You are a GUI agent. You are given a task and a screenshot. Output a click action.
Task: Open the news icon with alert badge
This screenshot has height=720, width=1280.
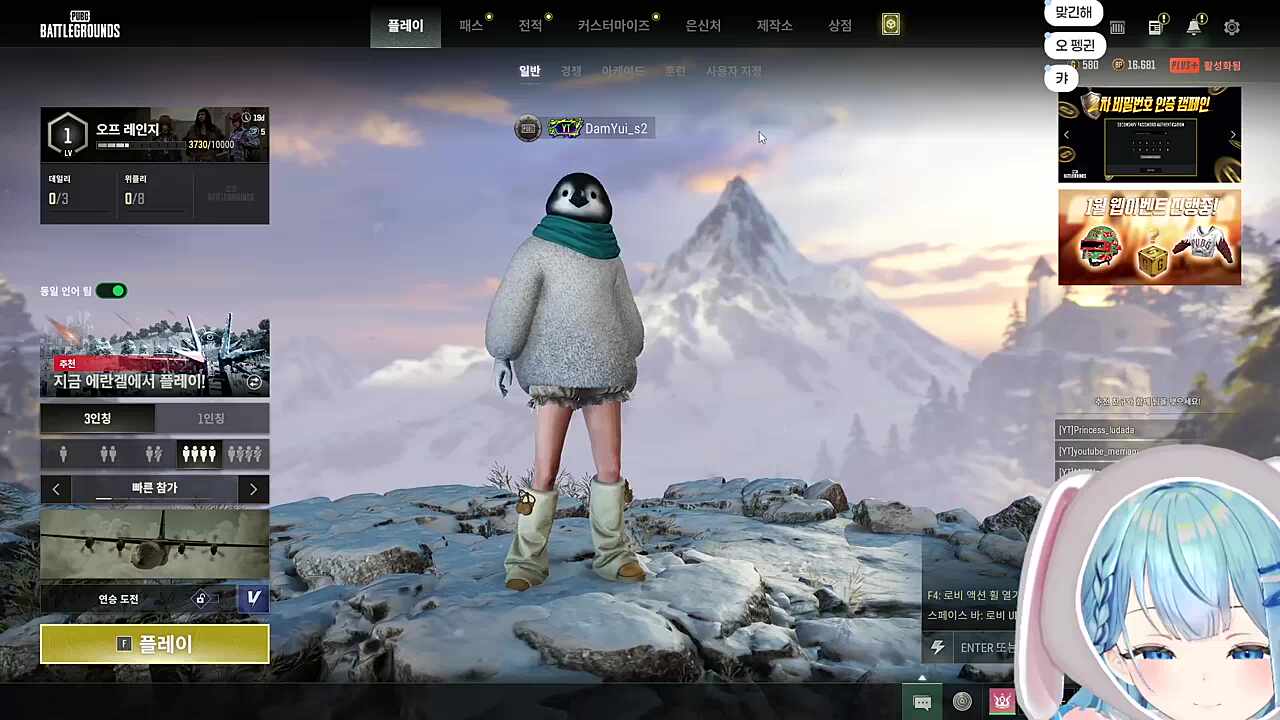pyautogui.click(x=1155, y=27)
